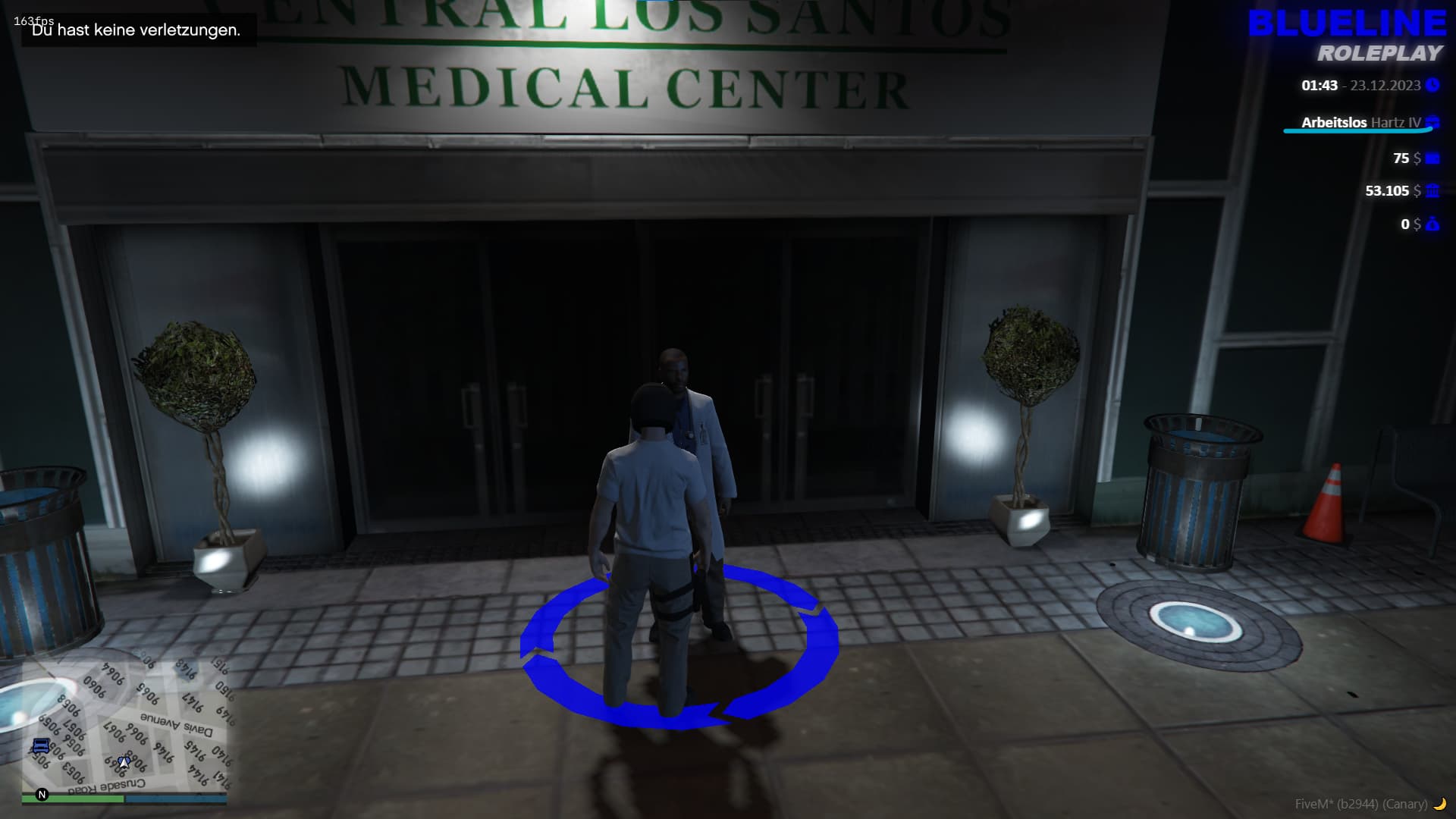Click the North compass badge on the minimap
1456x819 pixels.
pyautogui.click(x=42, y=795)
